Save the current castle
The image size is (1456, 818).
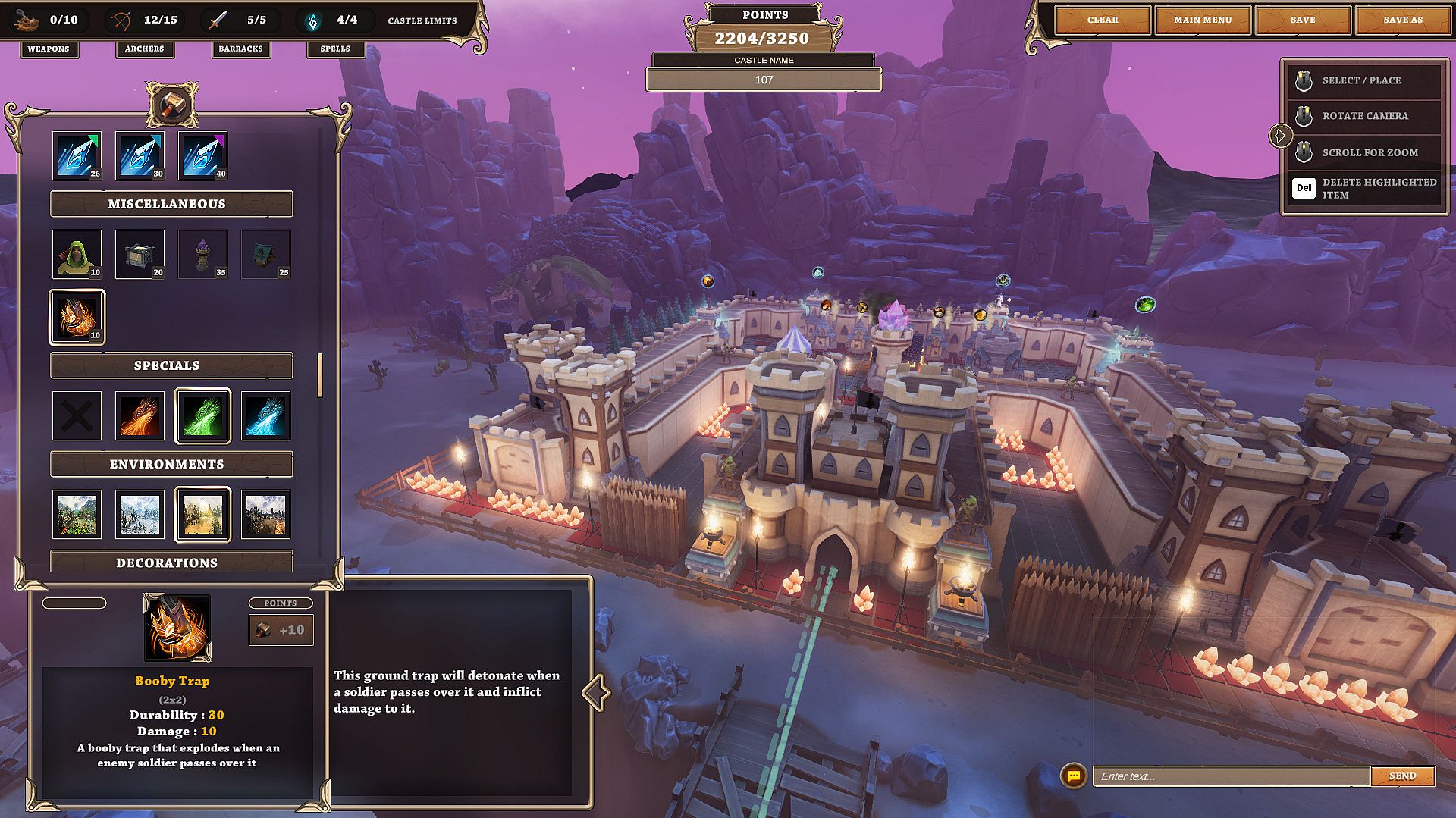[1302, 20]
